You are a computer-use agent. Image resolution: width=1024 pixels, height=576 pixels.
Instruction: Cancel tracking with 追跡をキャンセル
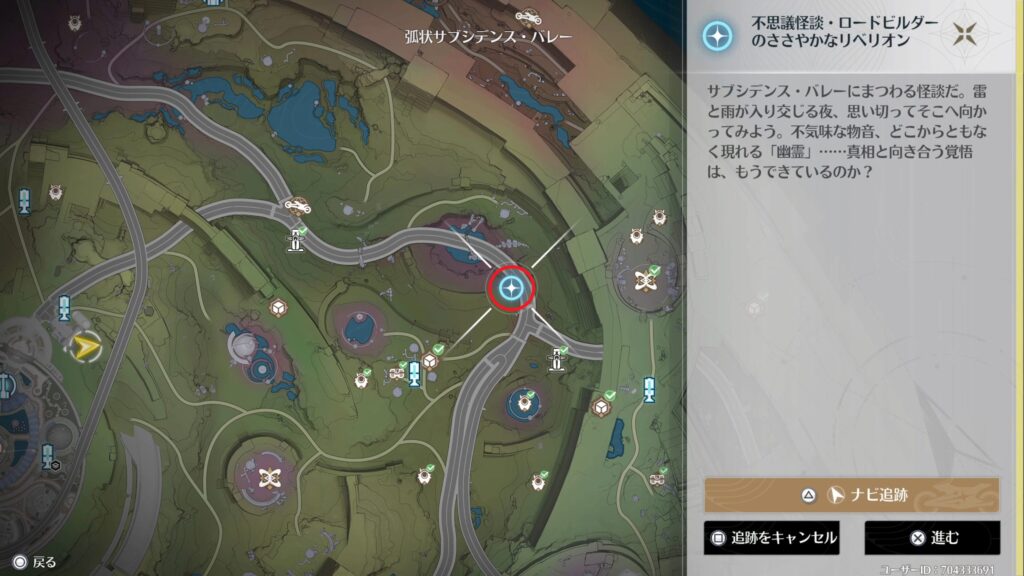click(771, 538)
